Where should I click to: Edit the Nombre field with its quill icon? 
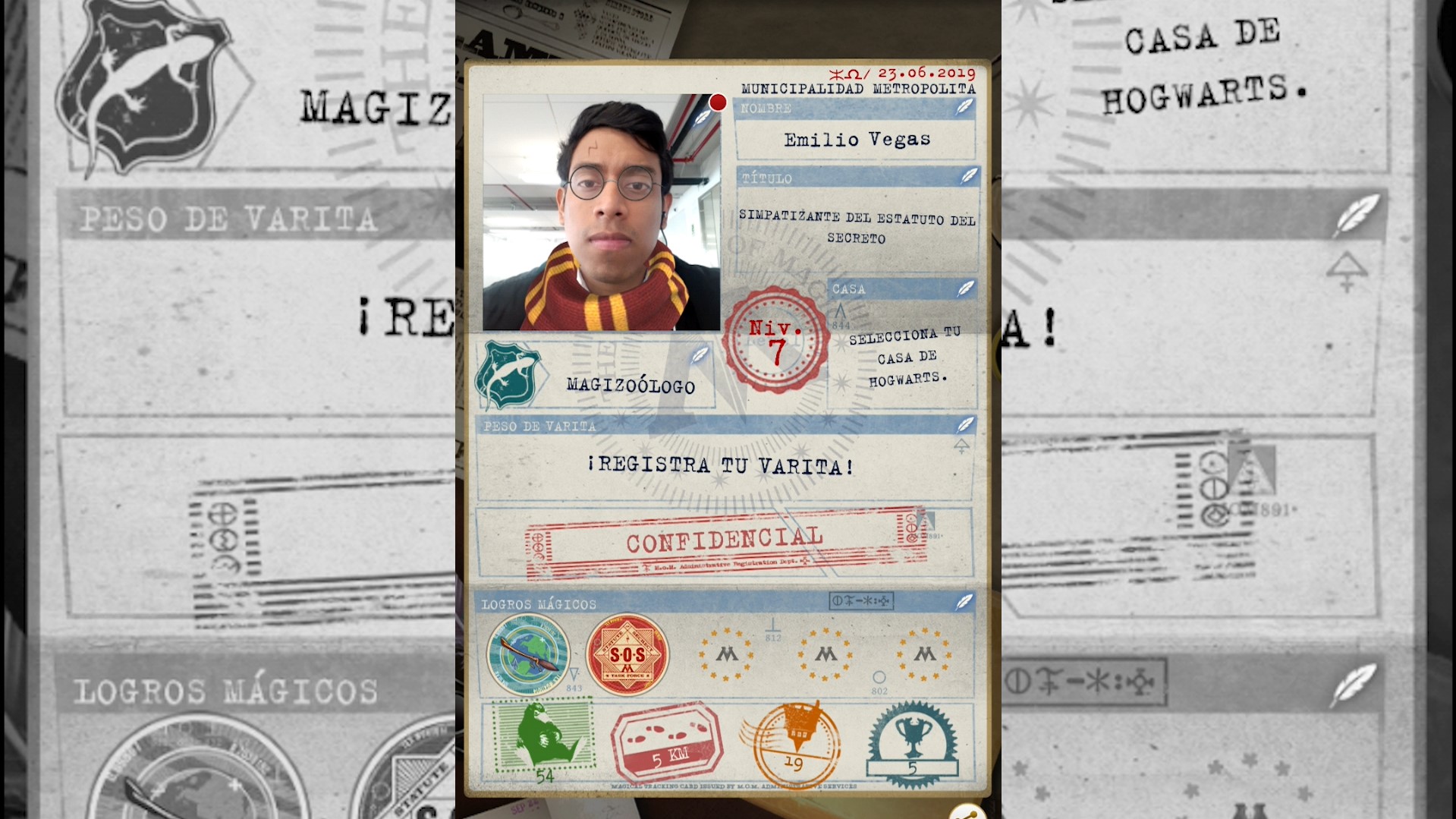pos(966,108)
